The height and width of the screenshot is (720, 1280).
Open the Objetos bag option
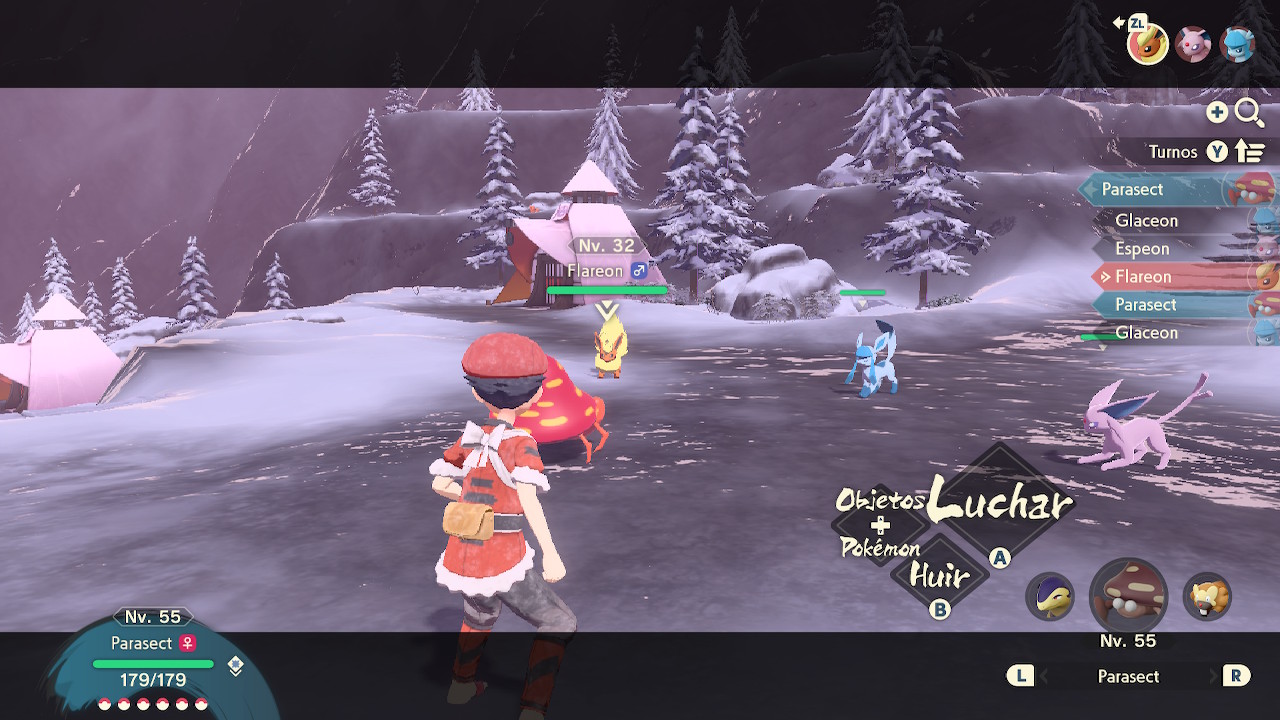880,499
